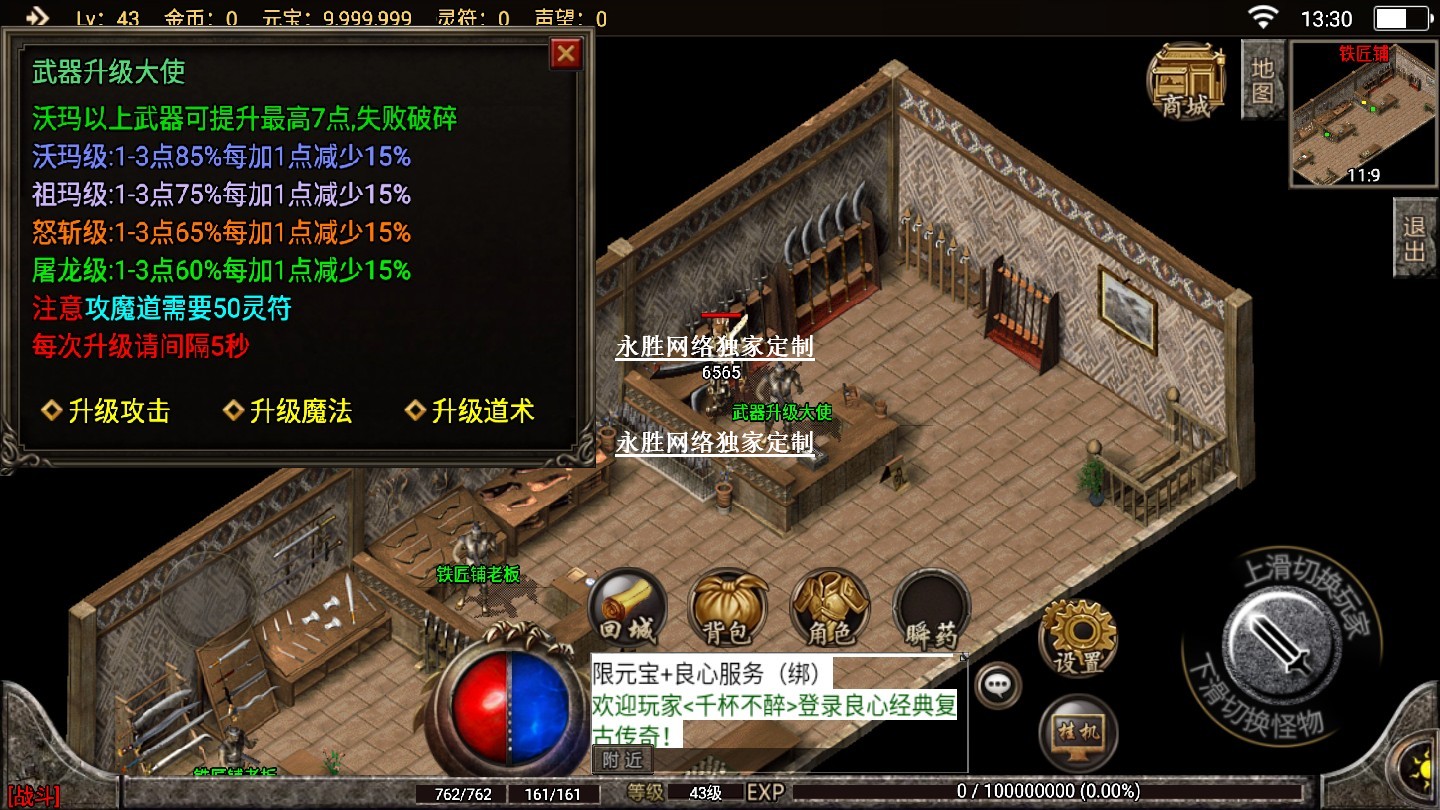This screenshot has height=810, width=1440.
Task: Tap the 退出 exit button
Action: coord(1414,237)
